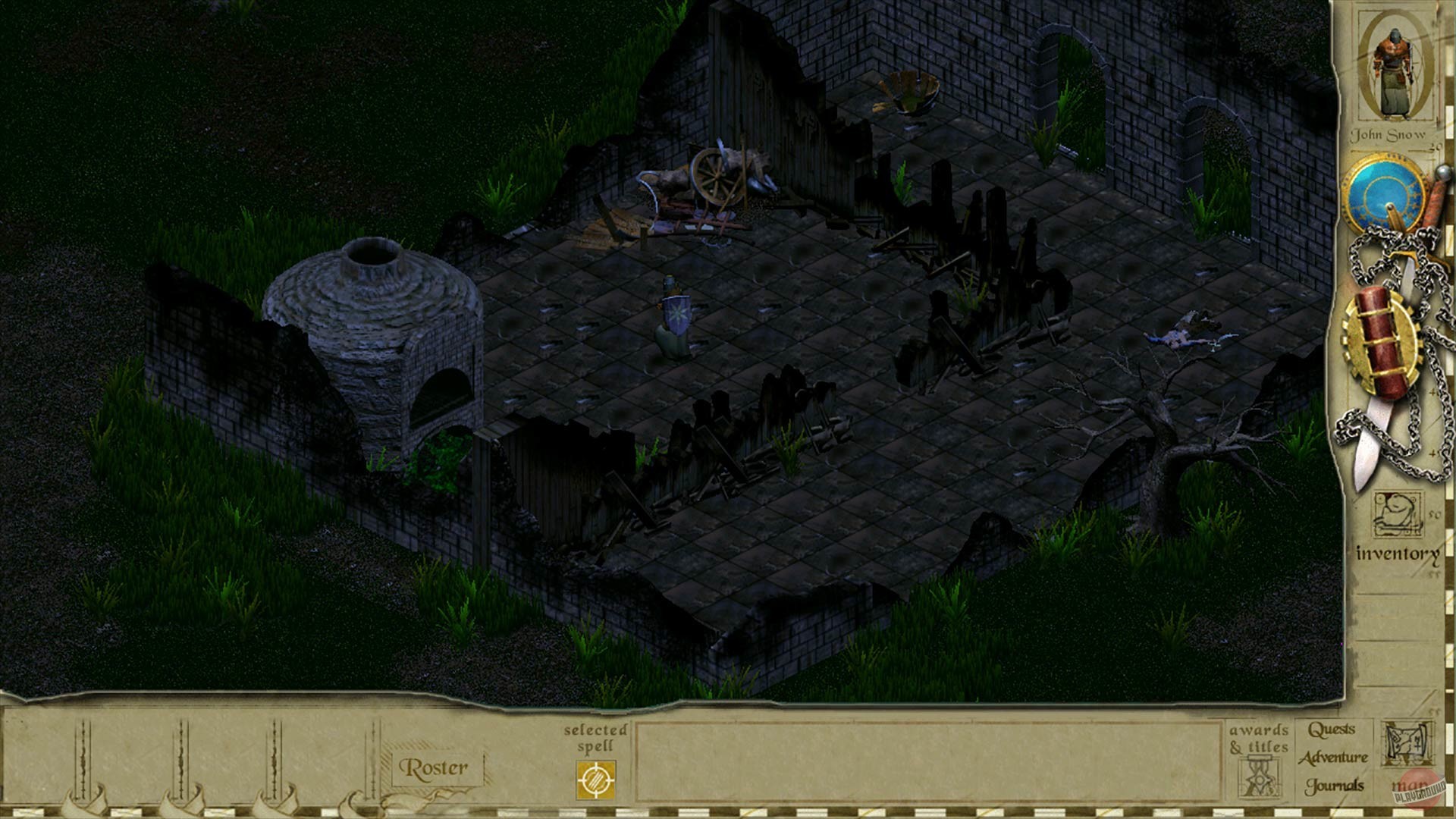Open the Quests screen
1456x819 pixels.
coord(1332,730)
